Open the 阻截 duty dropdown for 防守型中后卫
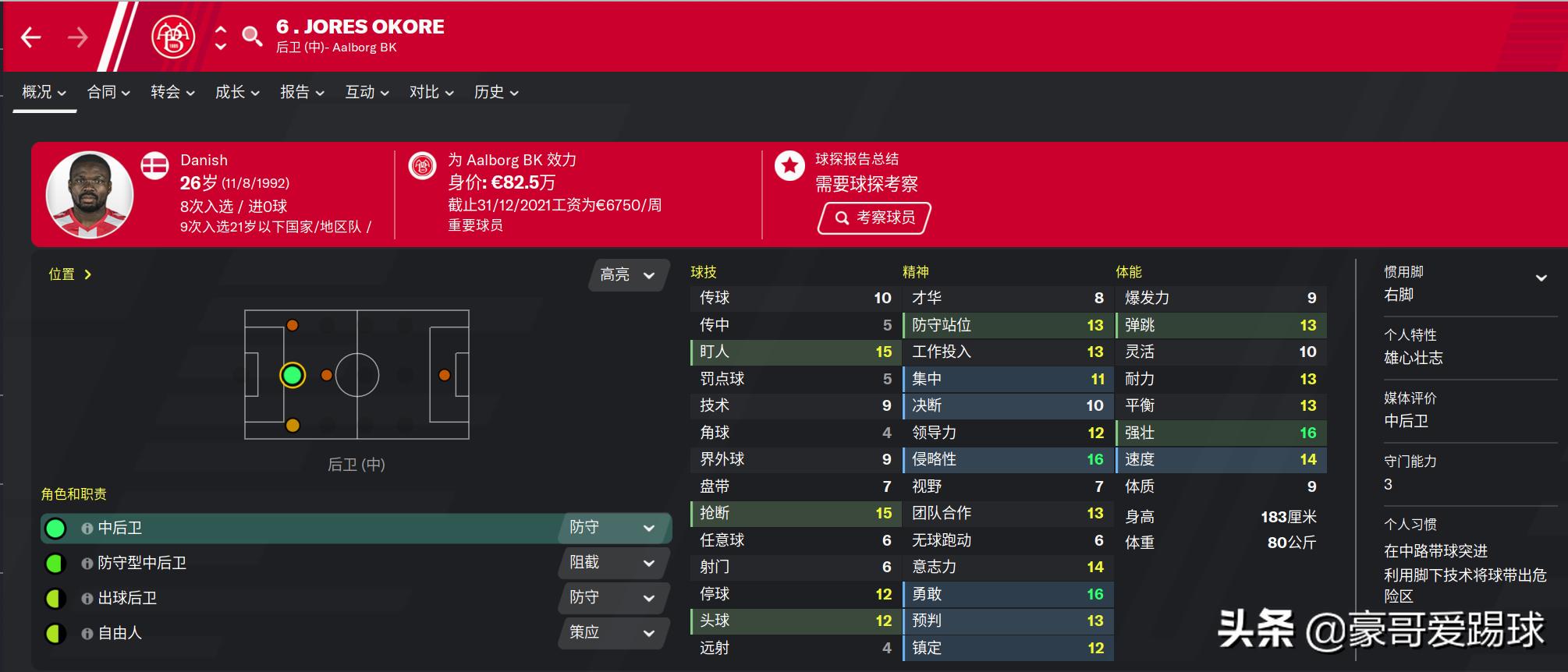 613,563
